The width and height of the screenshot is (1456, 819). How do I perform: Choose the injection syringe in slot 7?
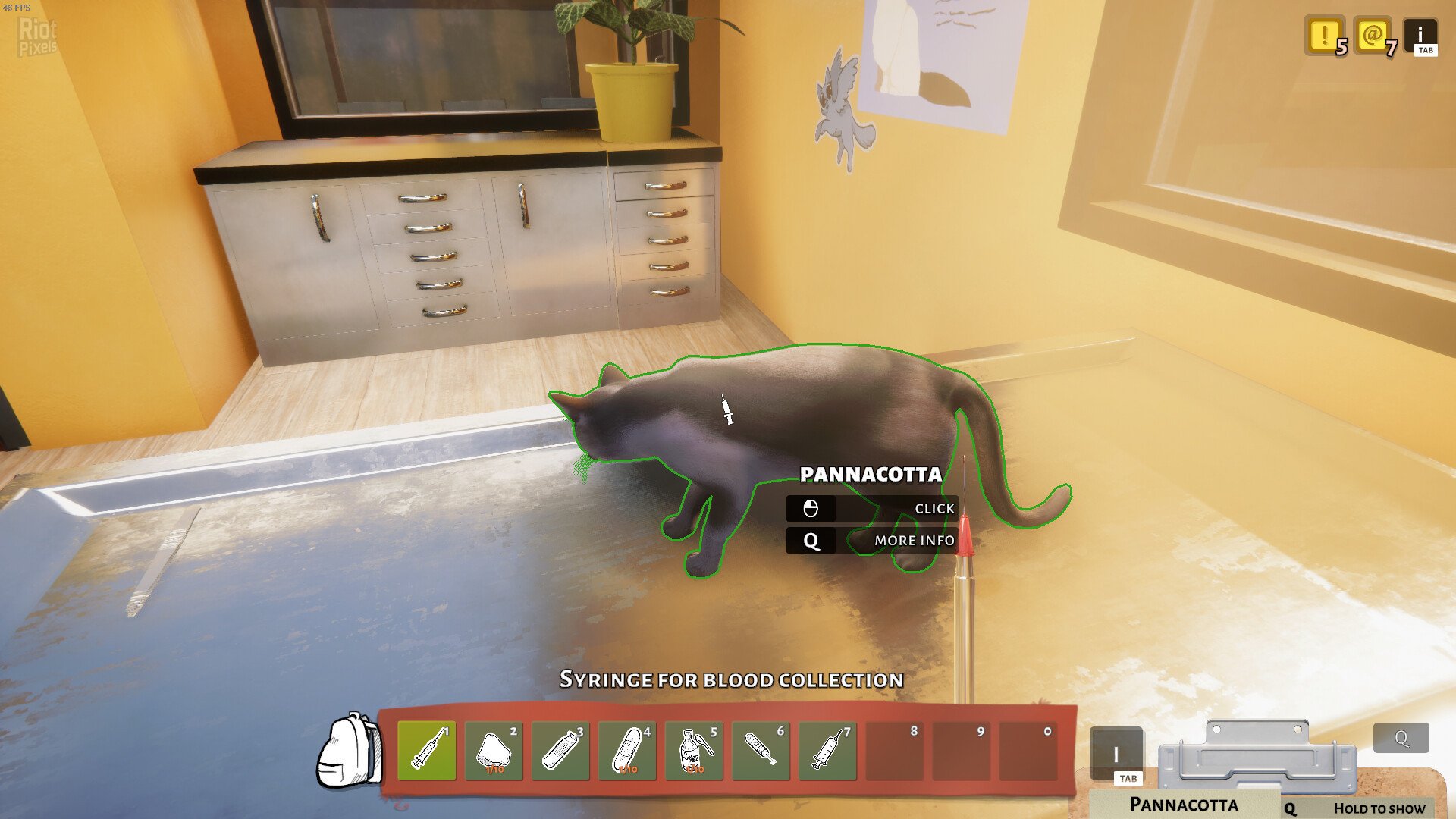click(x=827, y=751)
